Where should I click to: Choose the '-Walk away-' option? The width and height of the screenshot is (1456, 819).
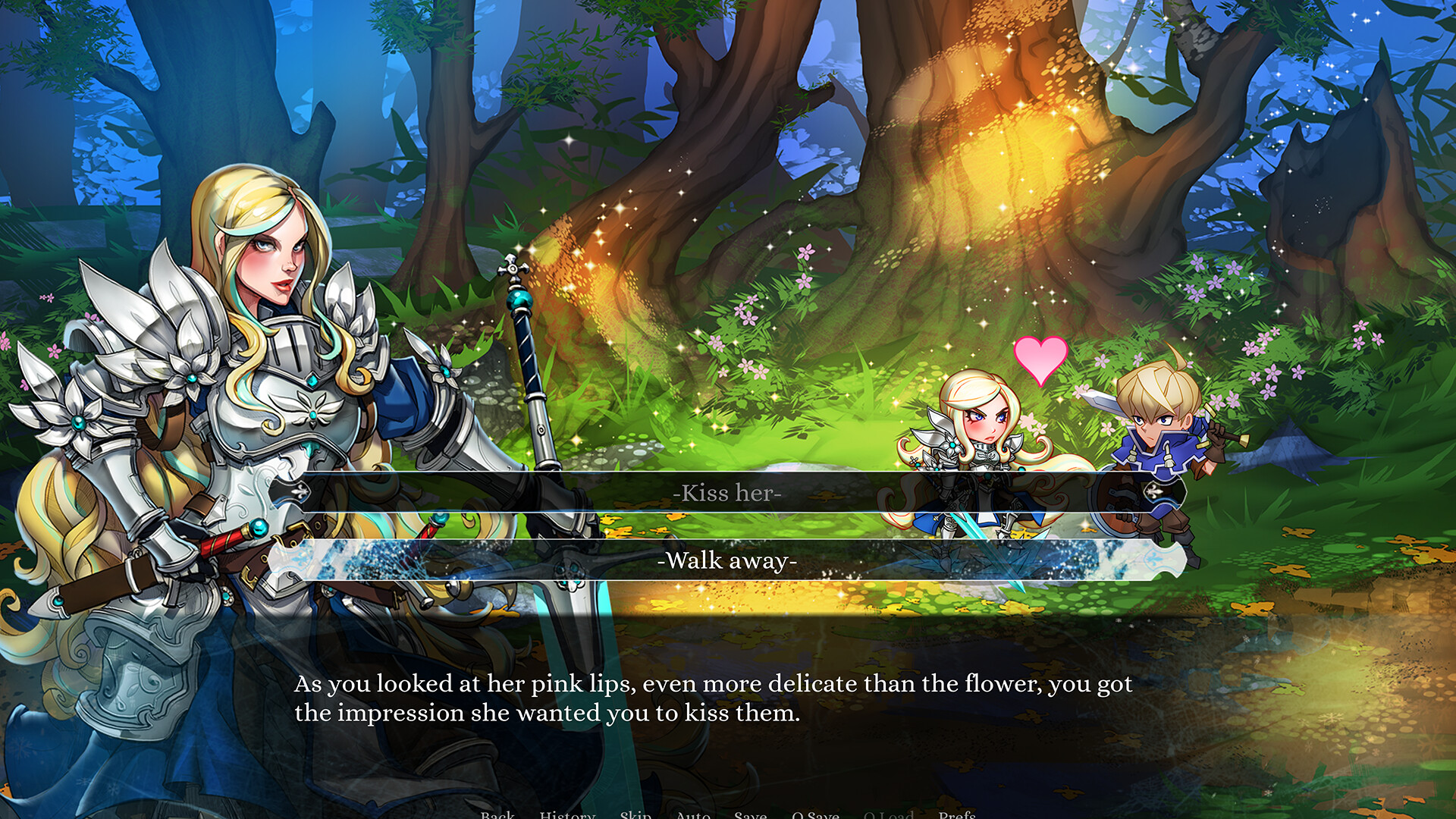coord(728,560)
